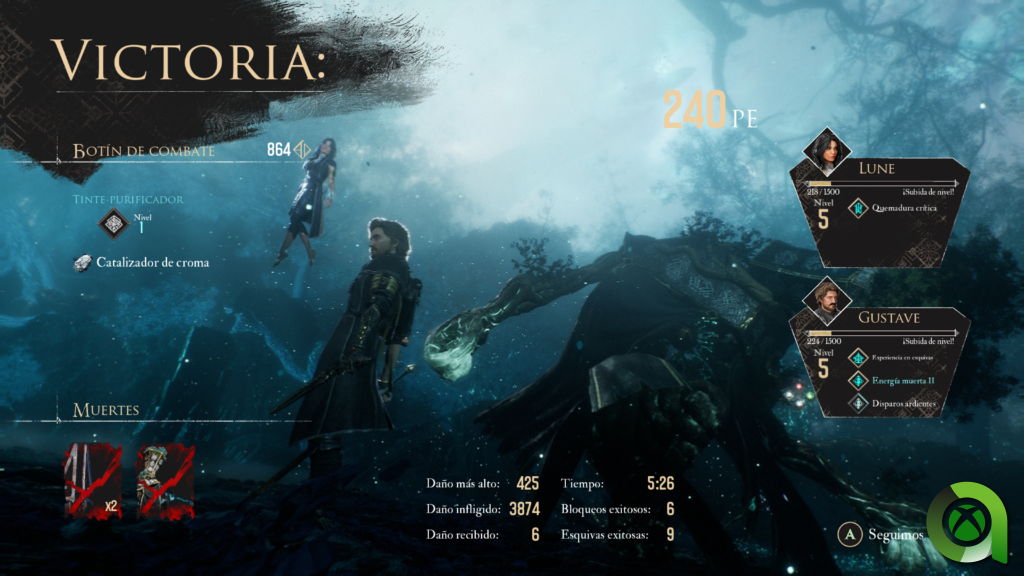Open Lune's character portrait
The height and width of the screenshot is (576, 1024).
pos(828,151)
